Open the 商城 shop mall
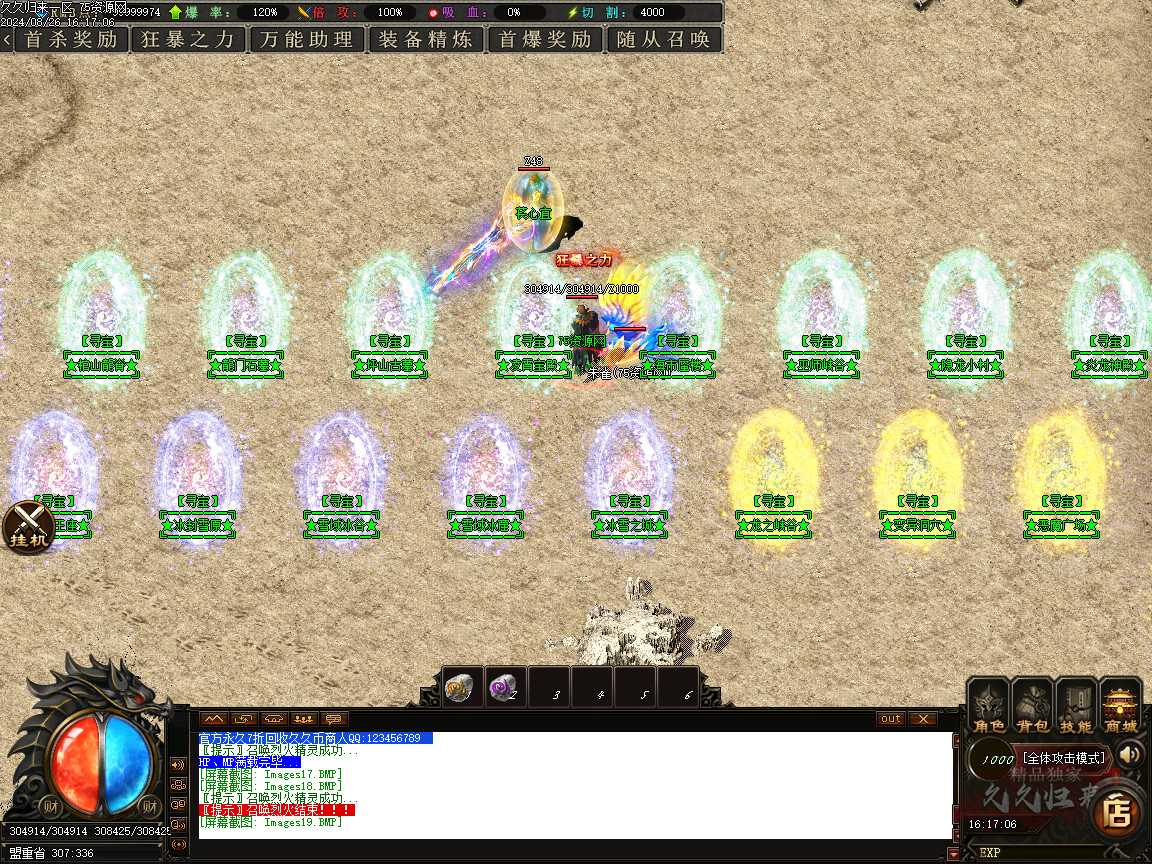The height and width of the screenshot is (864, 1152). [1121, 705]
